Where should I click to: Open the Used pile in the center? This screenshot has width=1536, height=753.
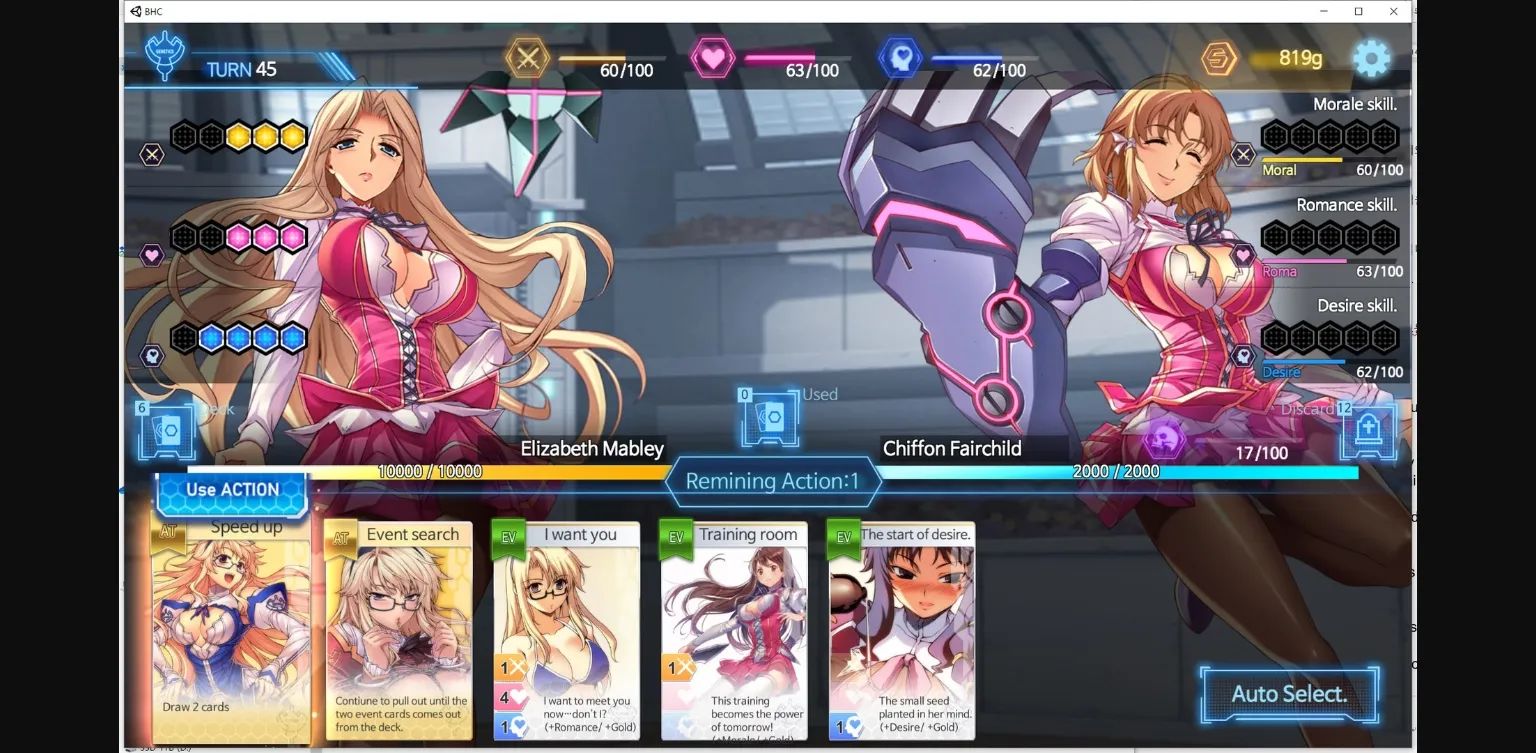click(x=770, y=418)
